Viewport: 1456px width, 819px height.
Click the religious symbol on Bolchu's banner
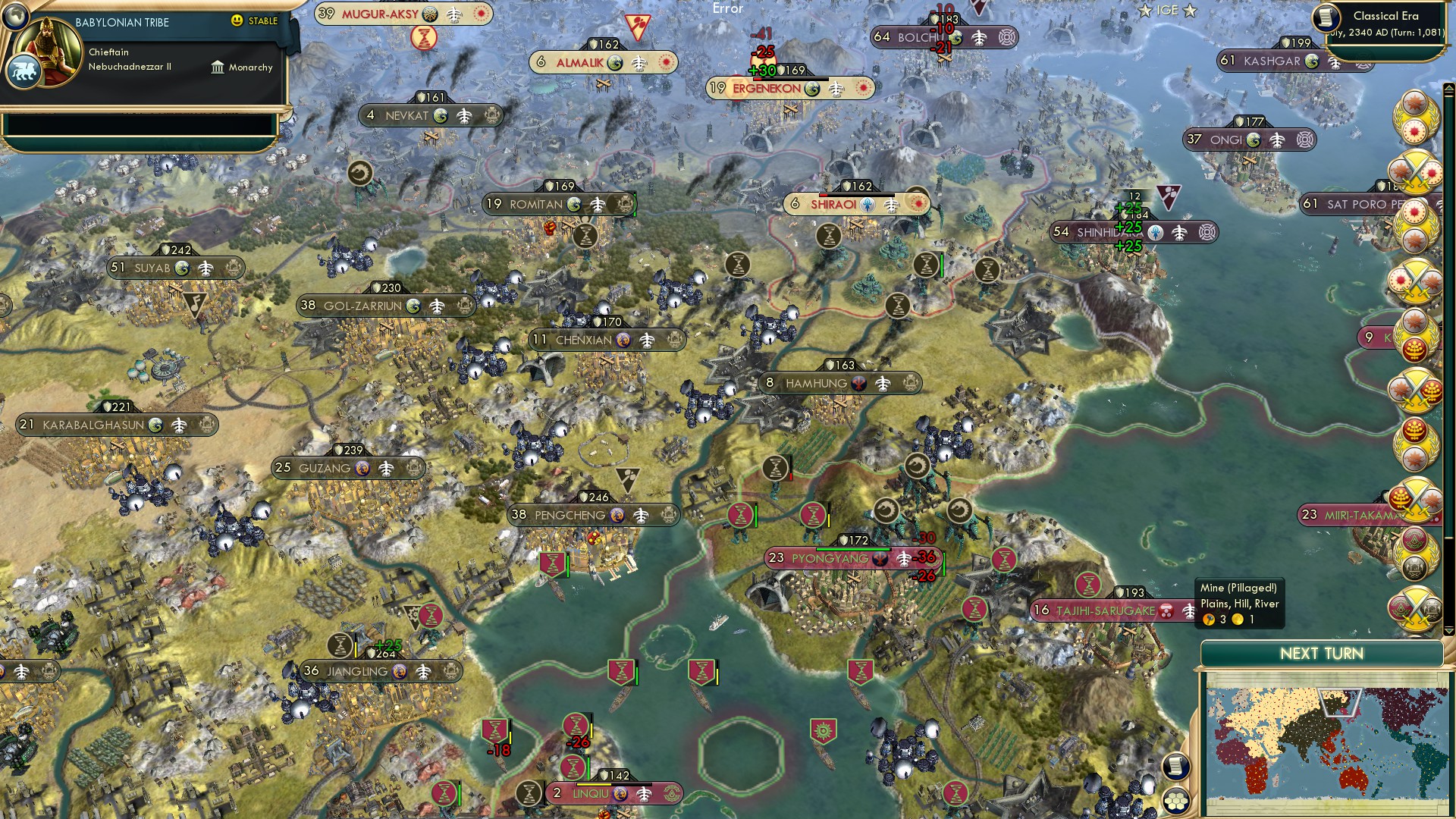(1007, 38)
